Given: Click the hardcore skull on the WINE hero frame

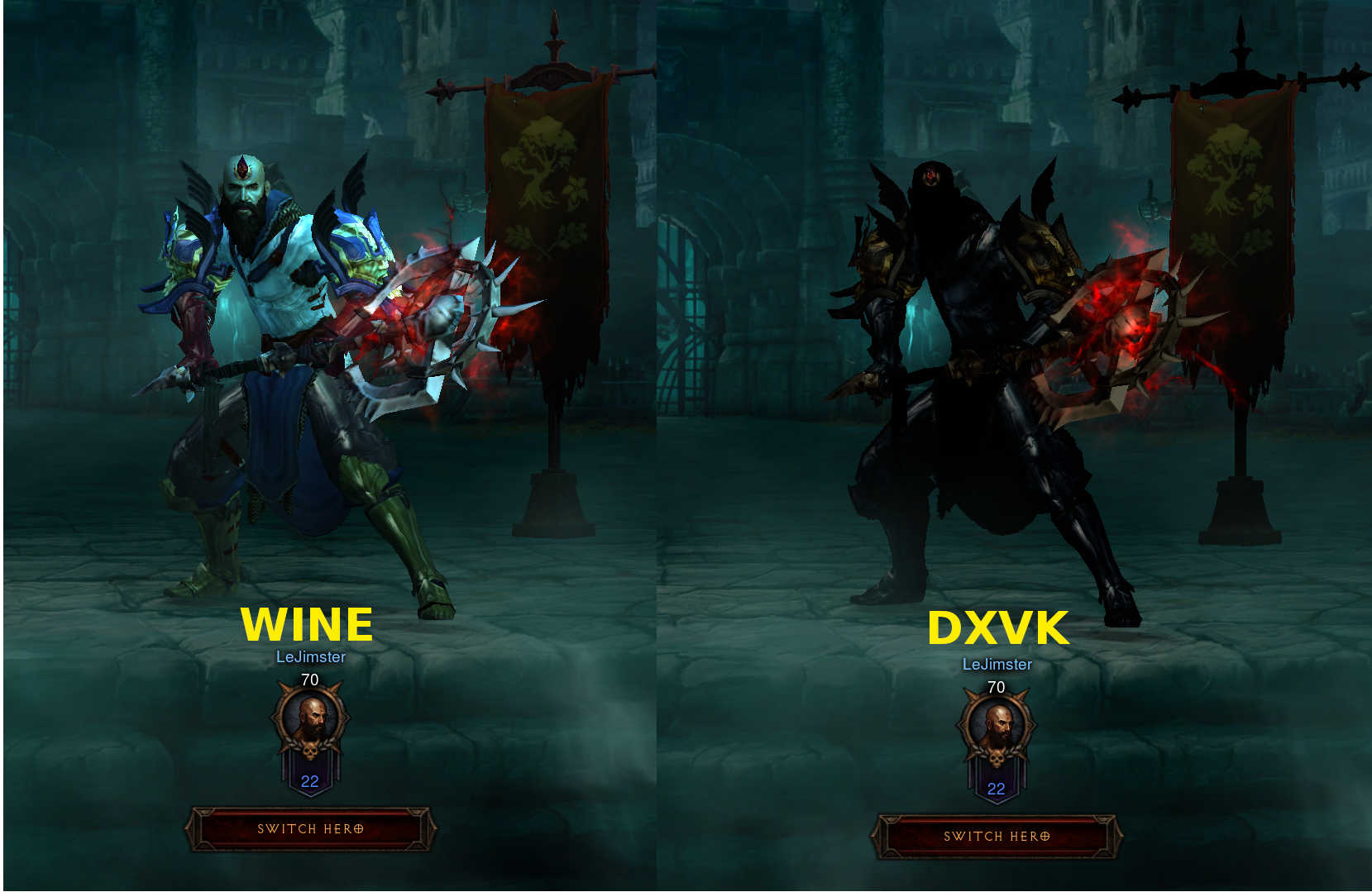Looking at the screenshot, I should [x=310, y=754].
